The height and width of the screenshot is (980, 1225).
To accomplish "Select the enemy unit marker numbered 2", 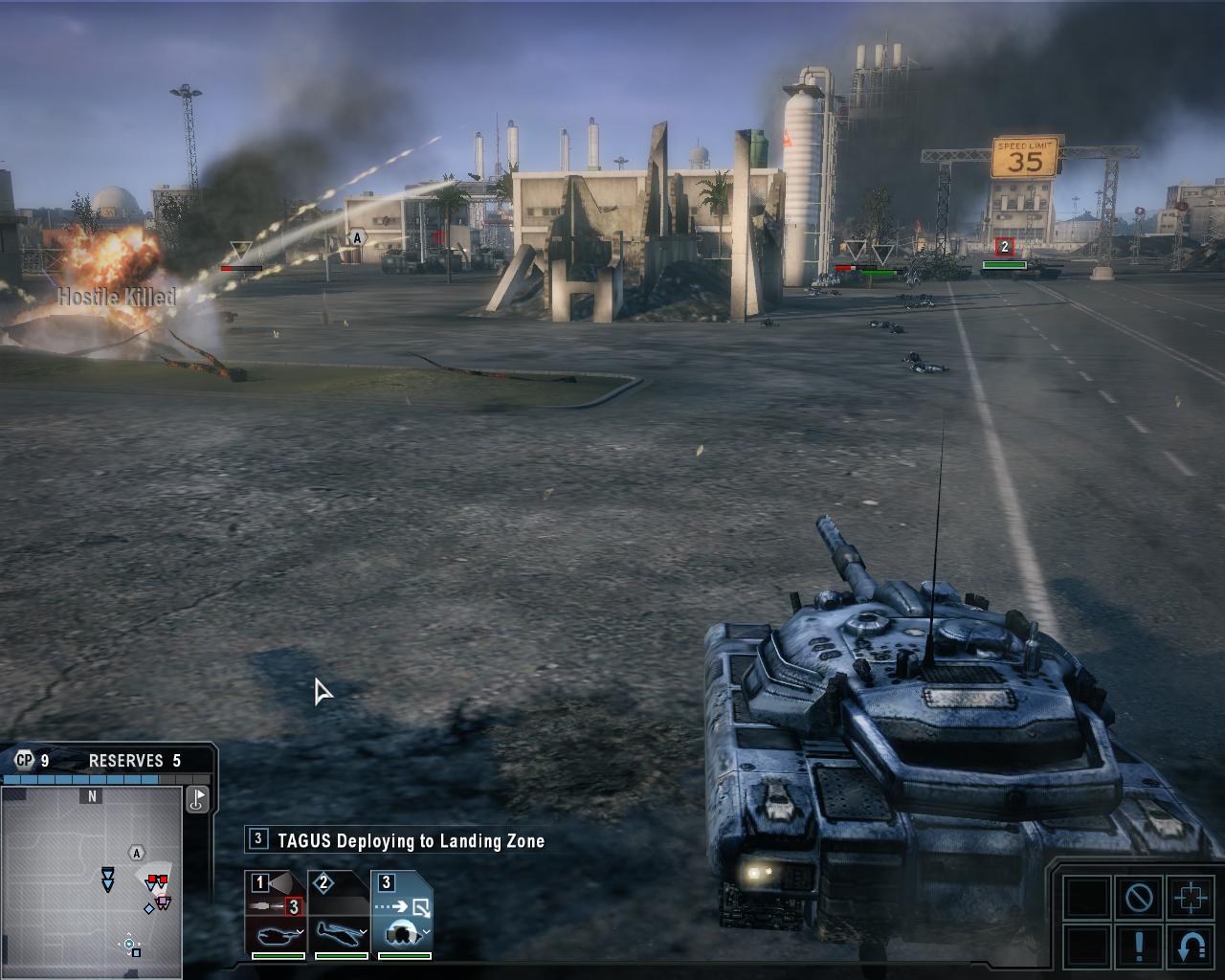I will click(1004, 247).
